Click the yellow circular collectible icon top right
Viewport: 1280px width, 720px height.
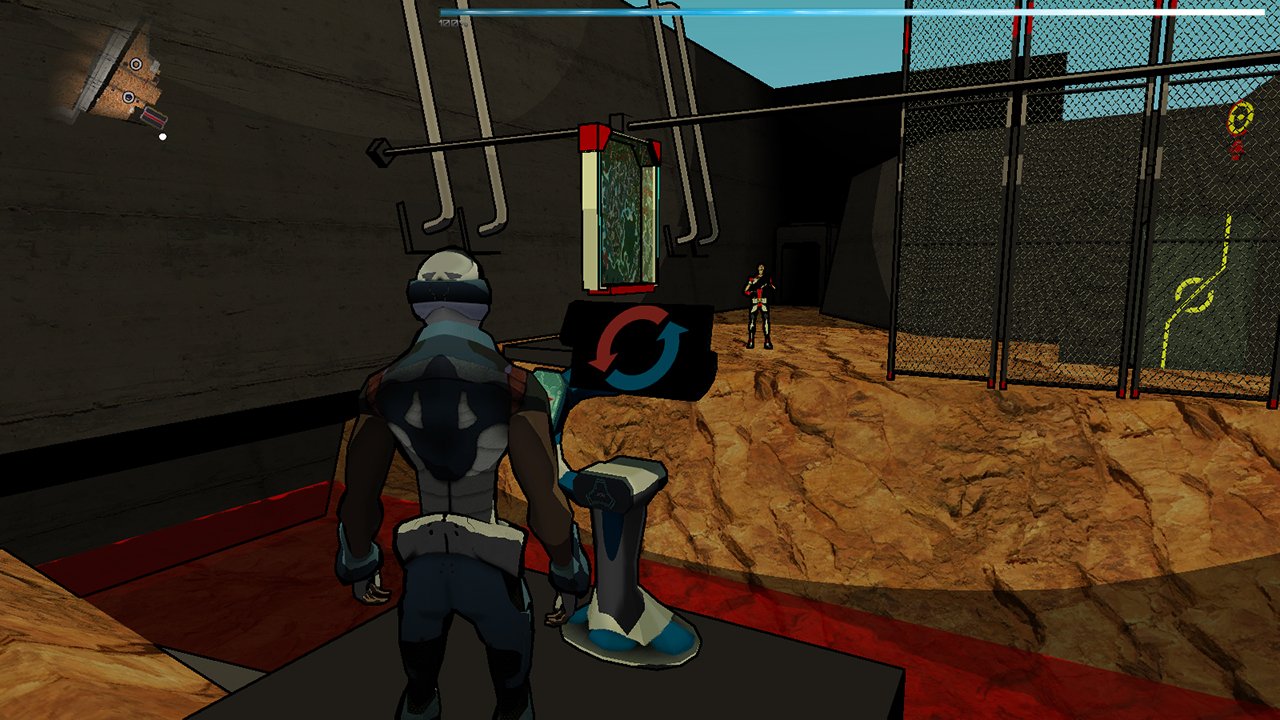click(x=1238, y=119)
